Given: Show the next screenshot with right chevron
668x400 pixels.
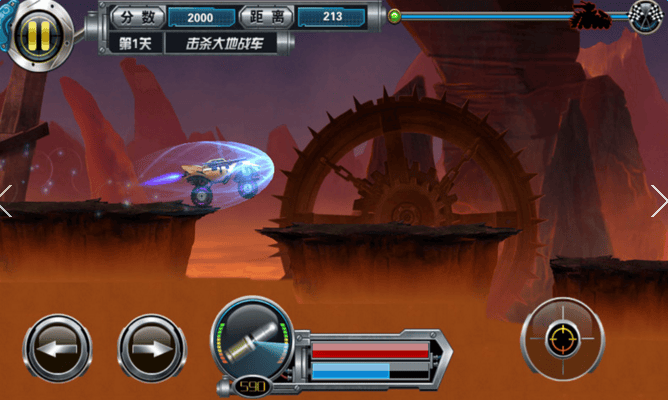Looking at the screenshot, I should [659, 200].
